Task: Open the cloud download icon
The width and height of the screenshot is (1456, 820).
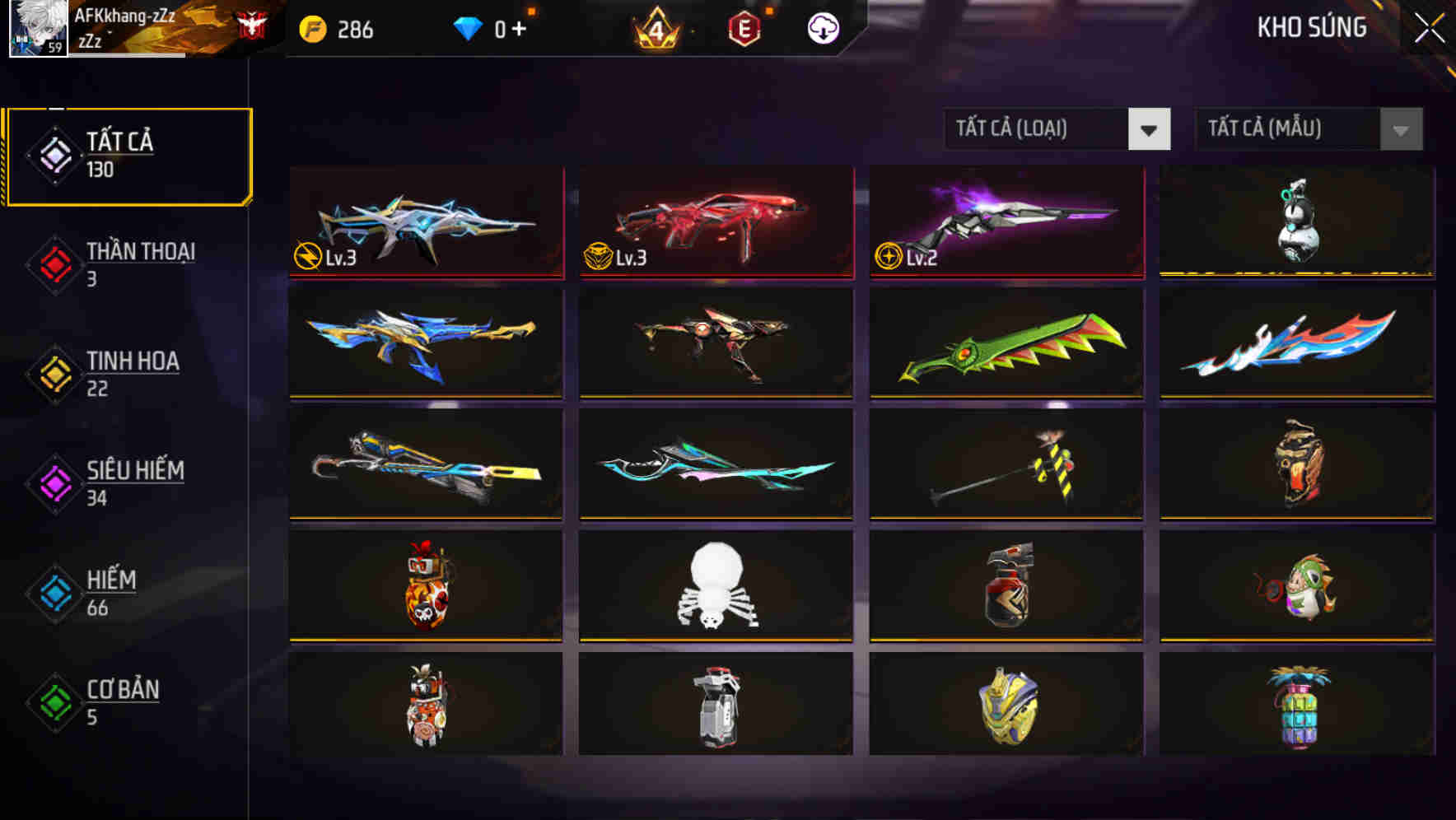Action: [822, 27]
